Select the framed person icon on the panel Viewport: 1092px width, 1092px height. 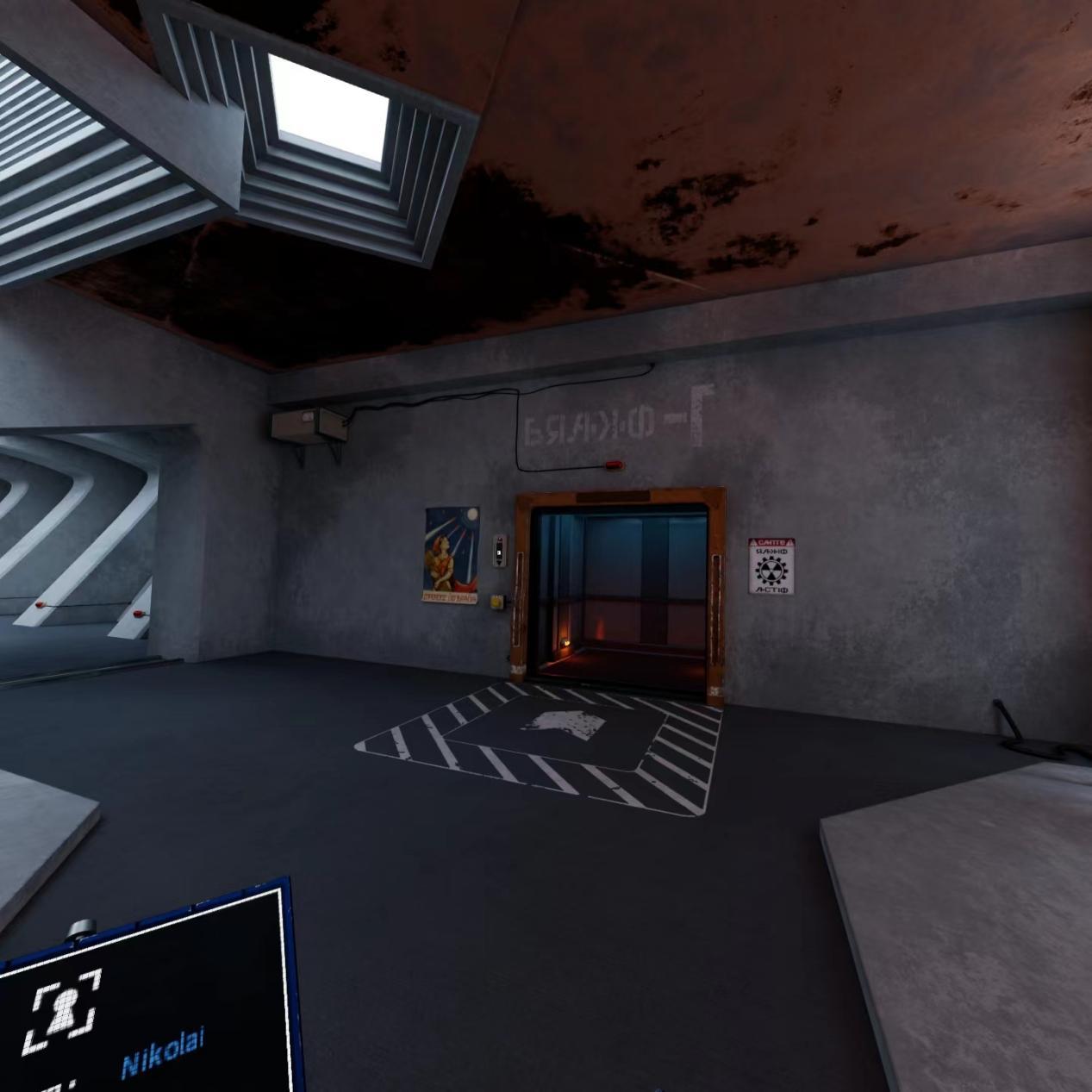[62, 1009]
